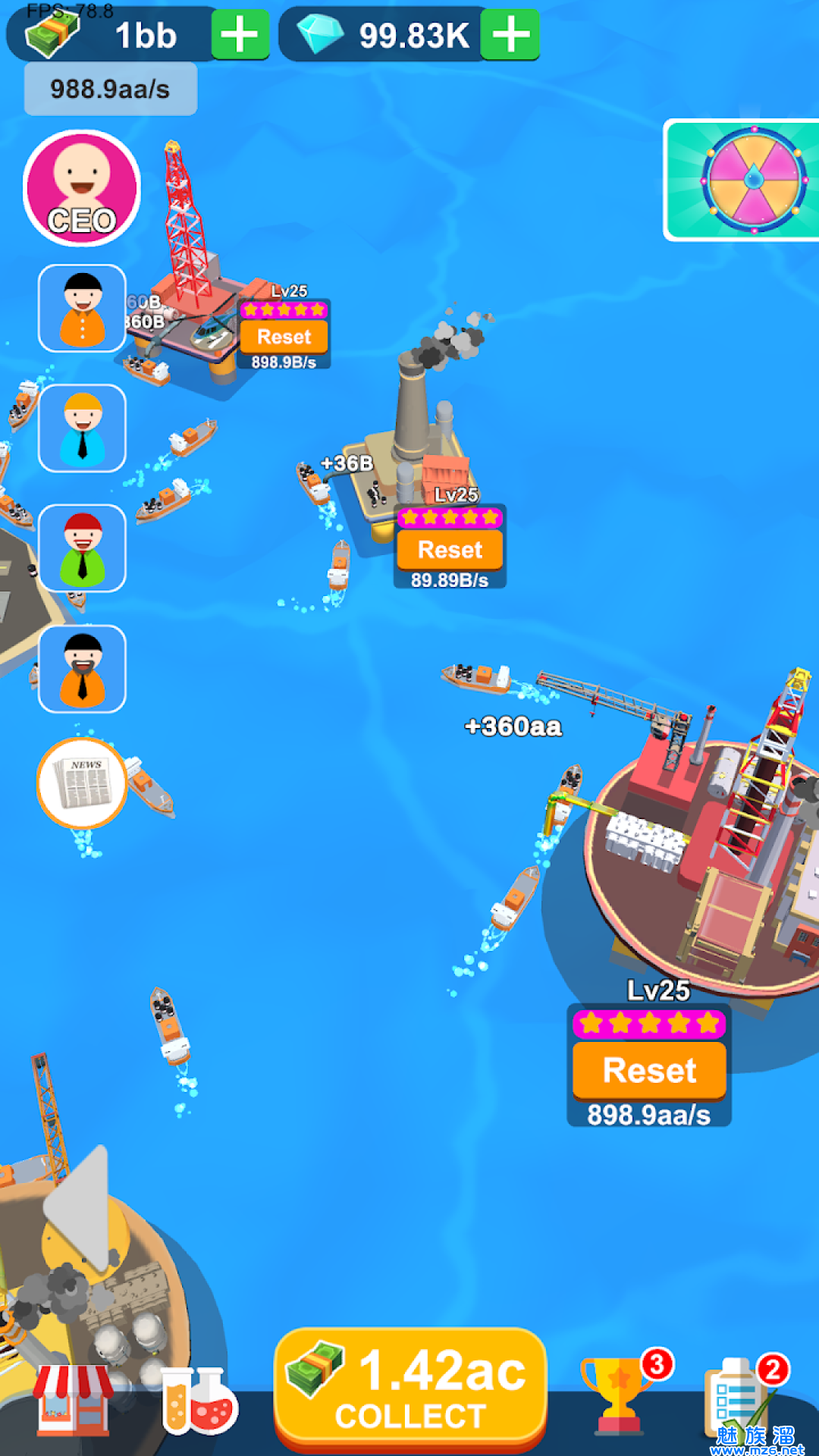Screen dimensions: 819x1456
Task: Open the NEWS newspaper icon
Action: [82, 783]
